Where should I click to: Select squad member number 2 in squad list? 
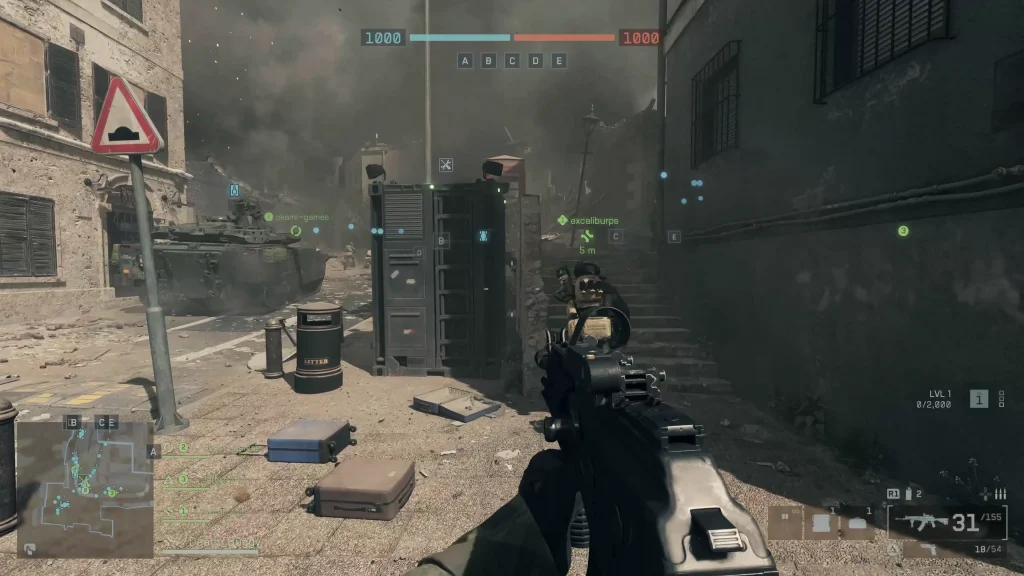pyautogui.click(x=184, y=449)
